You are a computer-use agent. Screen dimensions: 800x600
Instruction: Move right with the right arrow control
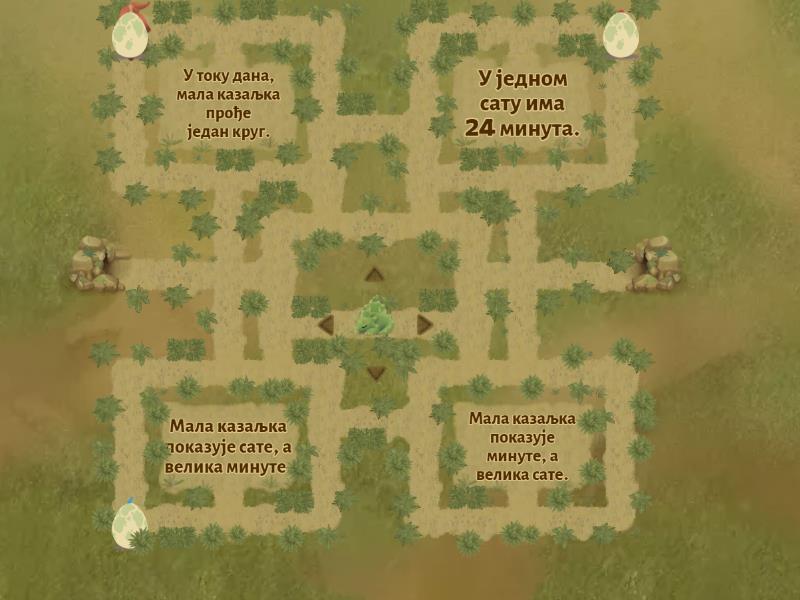[x=424, y=324]
